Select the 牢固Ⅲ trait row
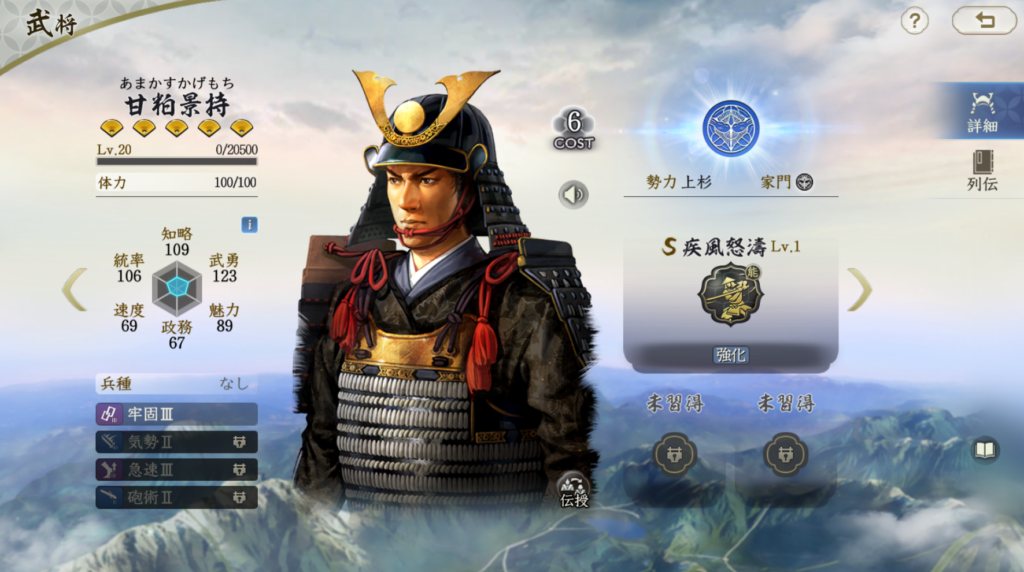 click(177, 414)
